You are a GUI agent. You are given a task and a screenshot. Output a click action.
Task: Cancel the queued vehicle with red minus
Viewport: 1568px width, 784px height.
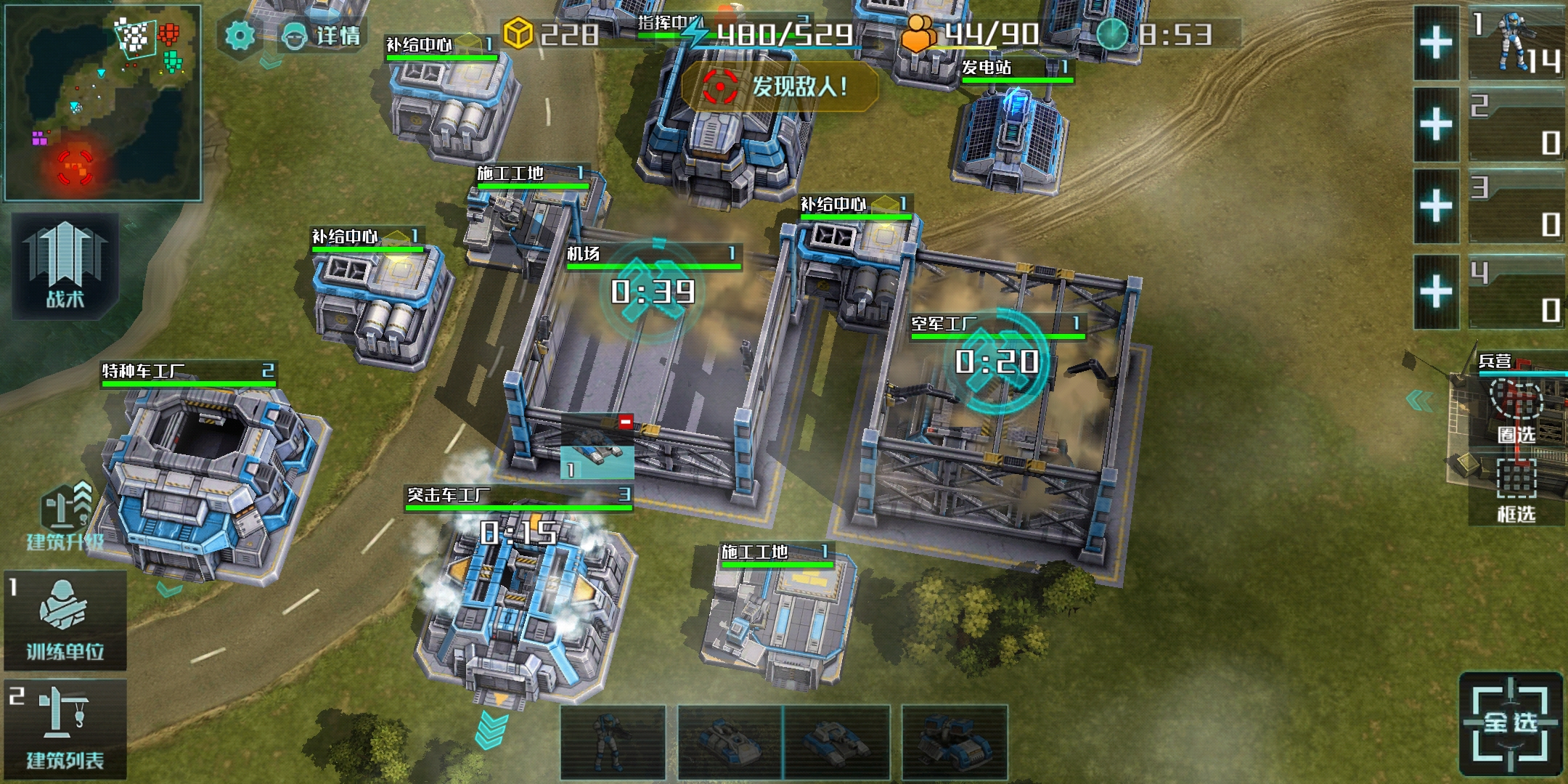click(x=625, y=422)
